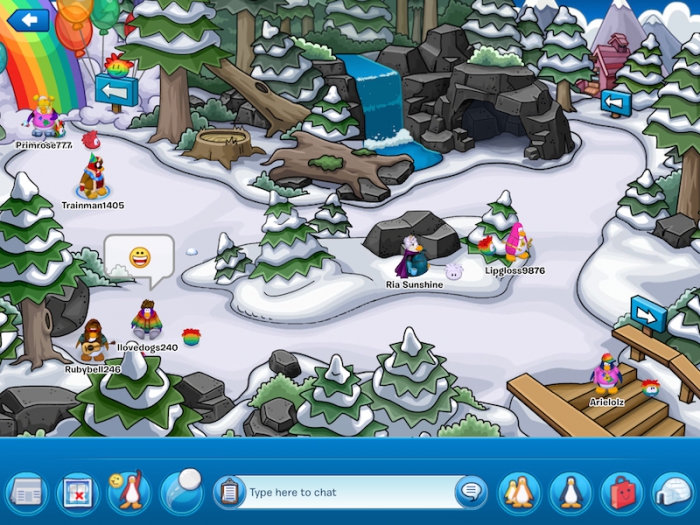Follow the left arrow sign near the rainbow
700x525 pixels.
[116, 91]
